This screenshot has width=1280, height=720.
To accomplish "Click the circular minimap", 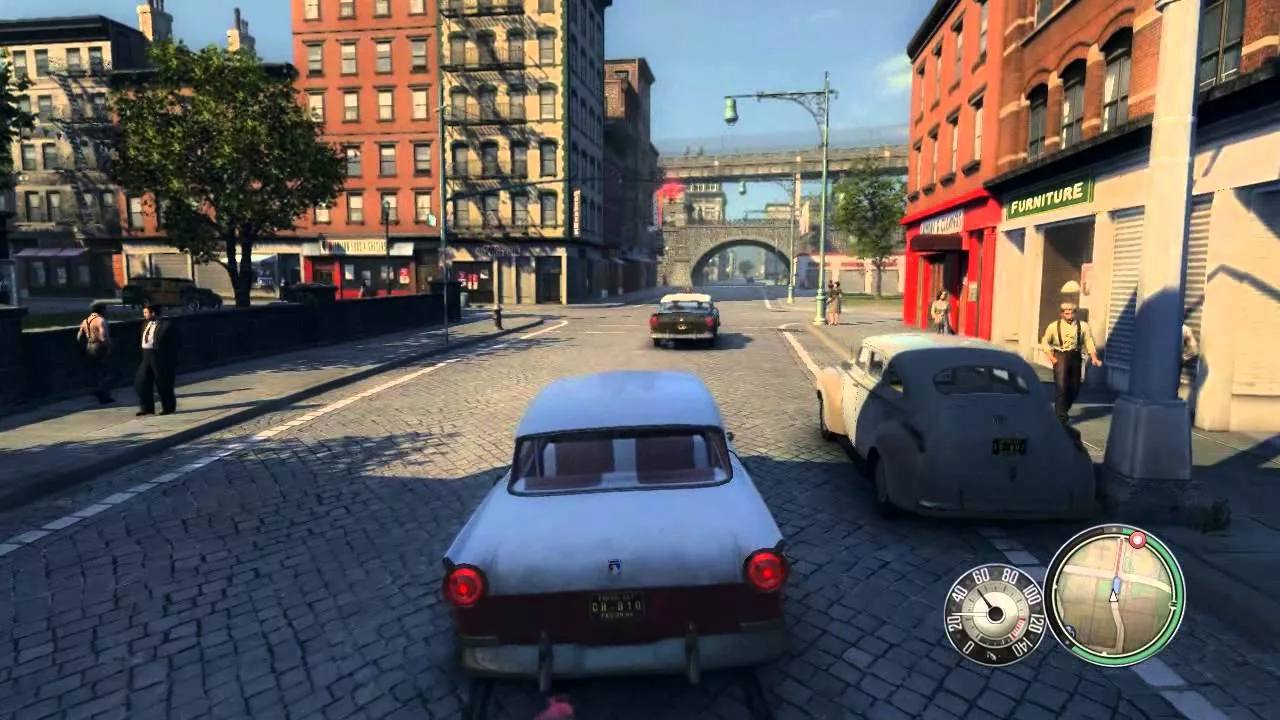I will [x=1113, y=595].
